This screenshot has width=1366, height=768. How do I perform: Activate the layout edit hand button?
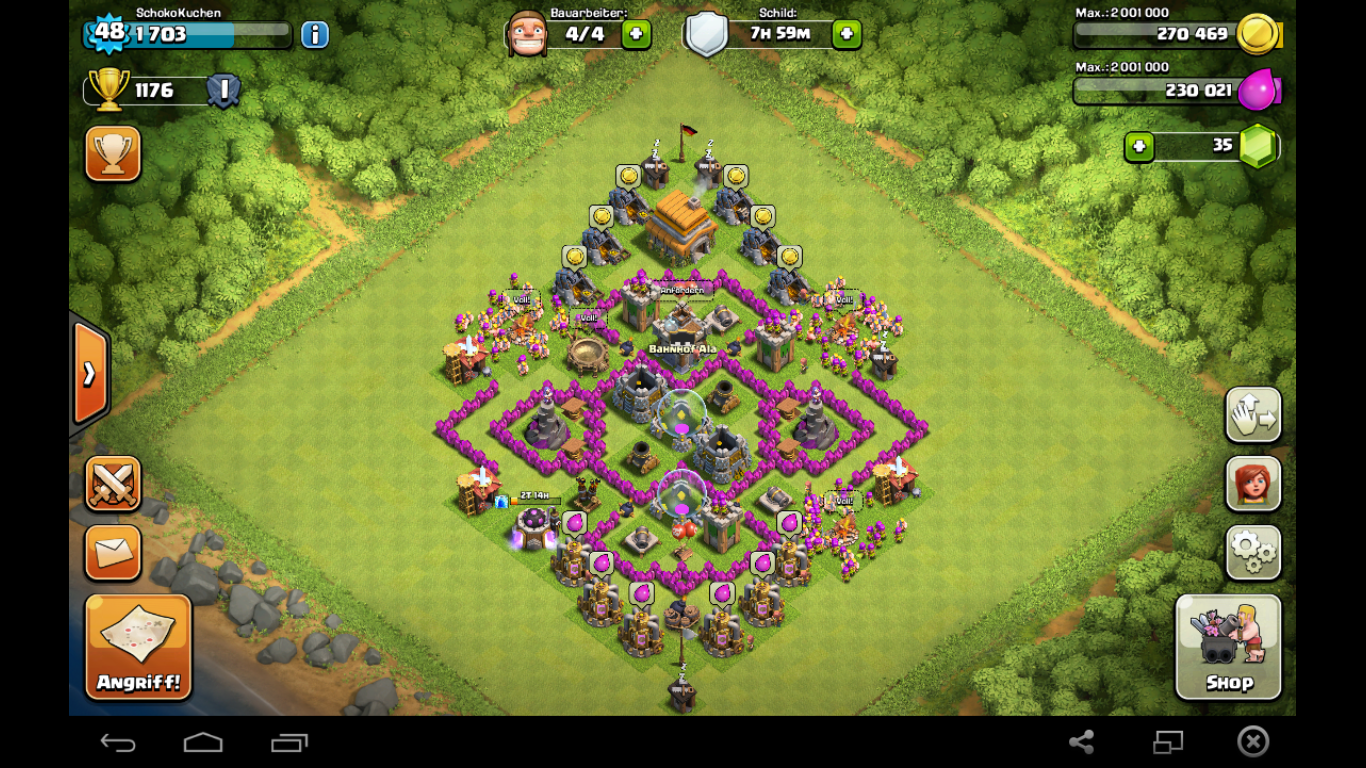pyautogui.click(x=1253, y=415)
